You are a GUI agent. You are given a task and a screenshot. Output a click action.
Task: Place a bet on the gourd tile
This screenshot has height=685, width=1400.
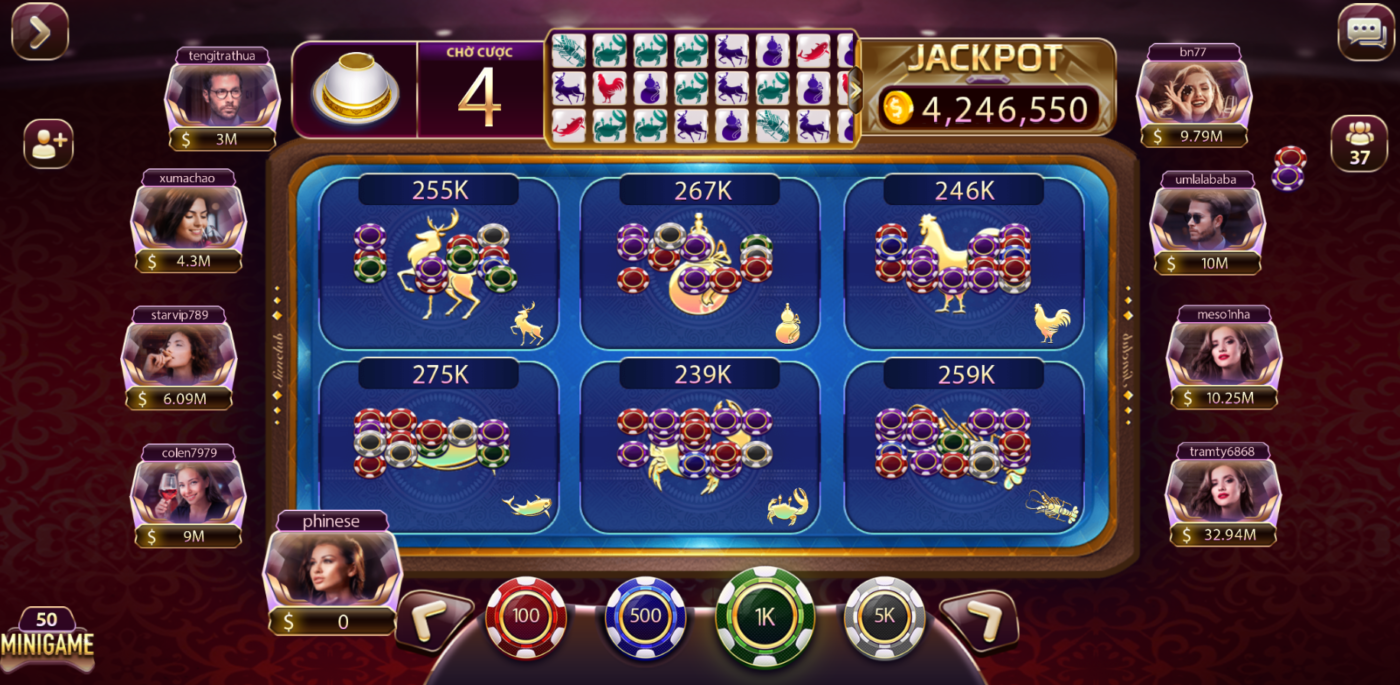pyautogui.click(x=700, y=263)
